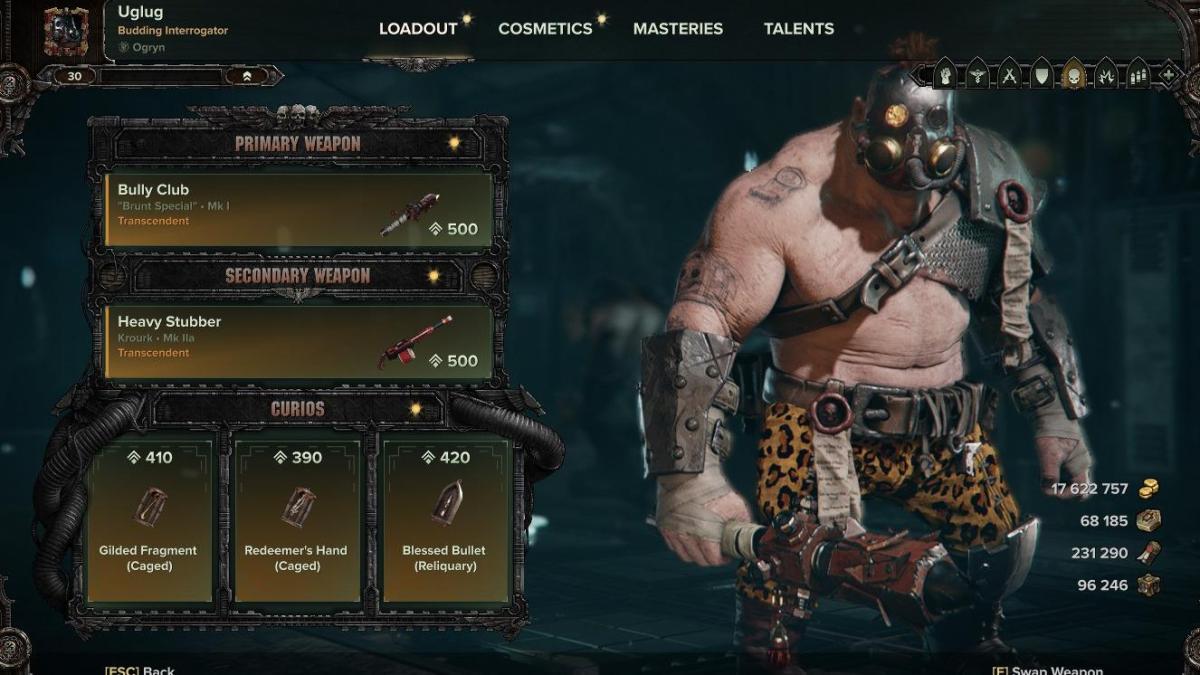
Task: Pick the shield loadout preset icon
Action: click(1041, 74)
